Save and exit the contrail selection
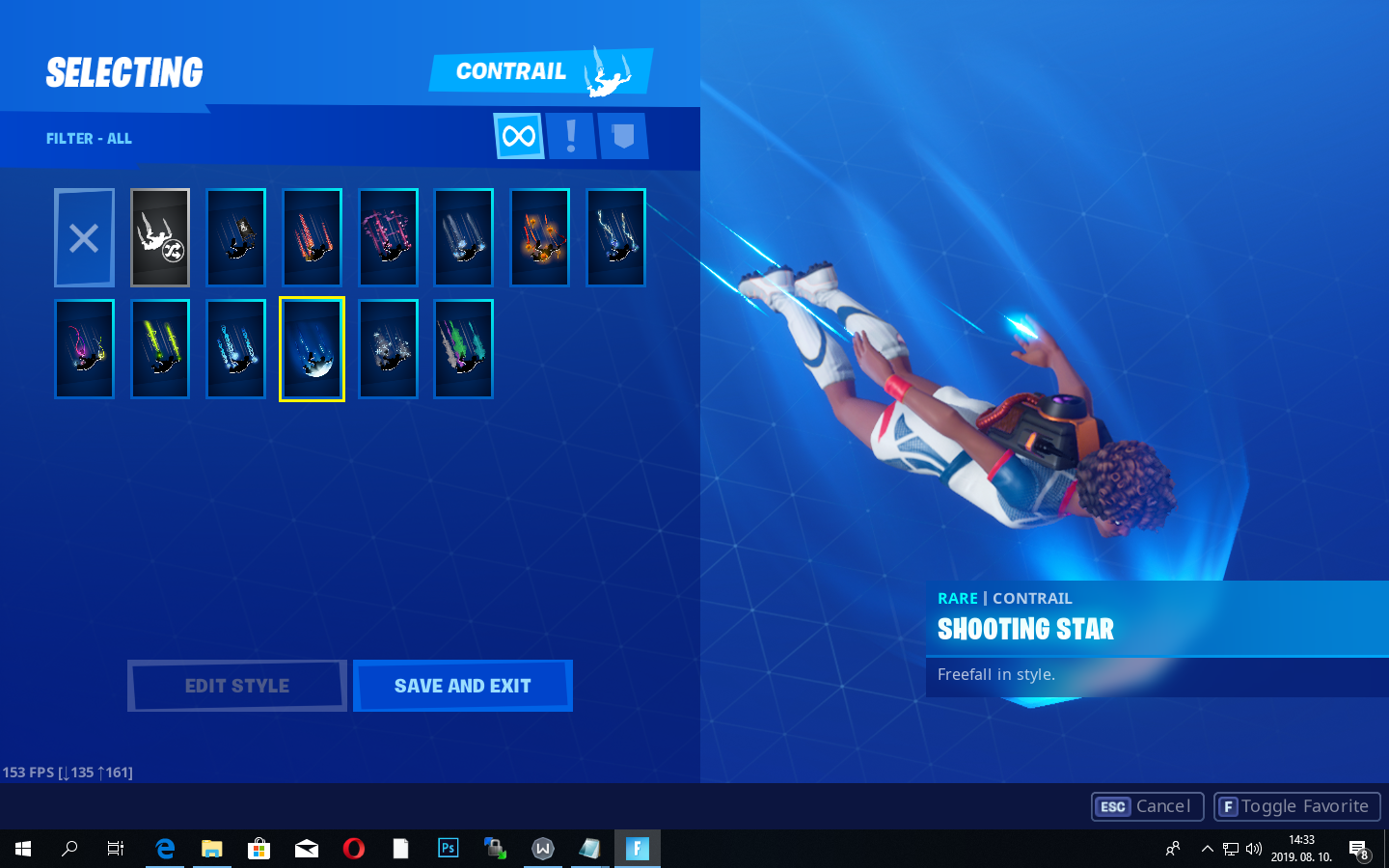This screenshot has width=1389, height=868. click(462, 686)
